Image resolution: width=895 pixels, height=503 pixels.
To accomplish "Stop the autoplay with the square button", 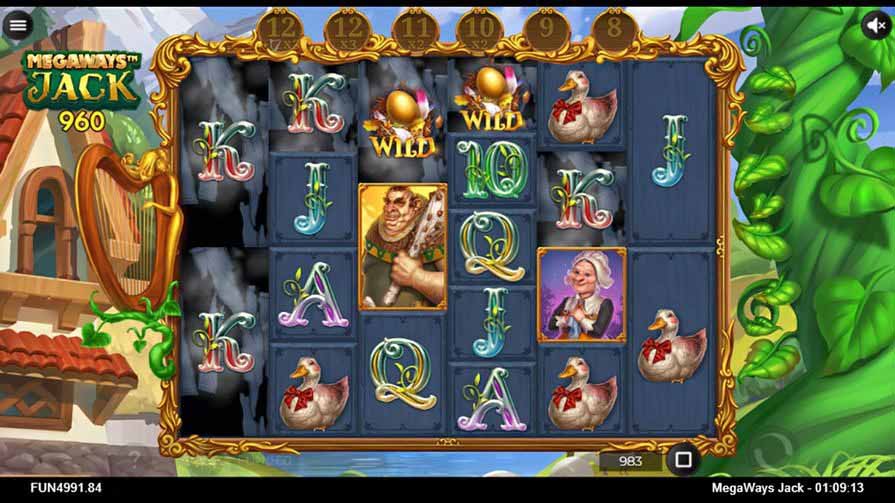I will click(684, 460).
